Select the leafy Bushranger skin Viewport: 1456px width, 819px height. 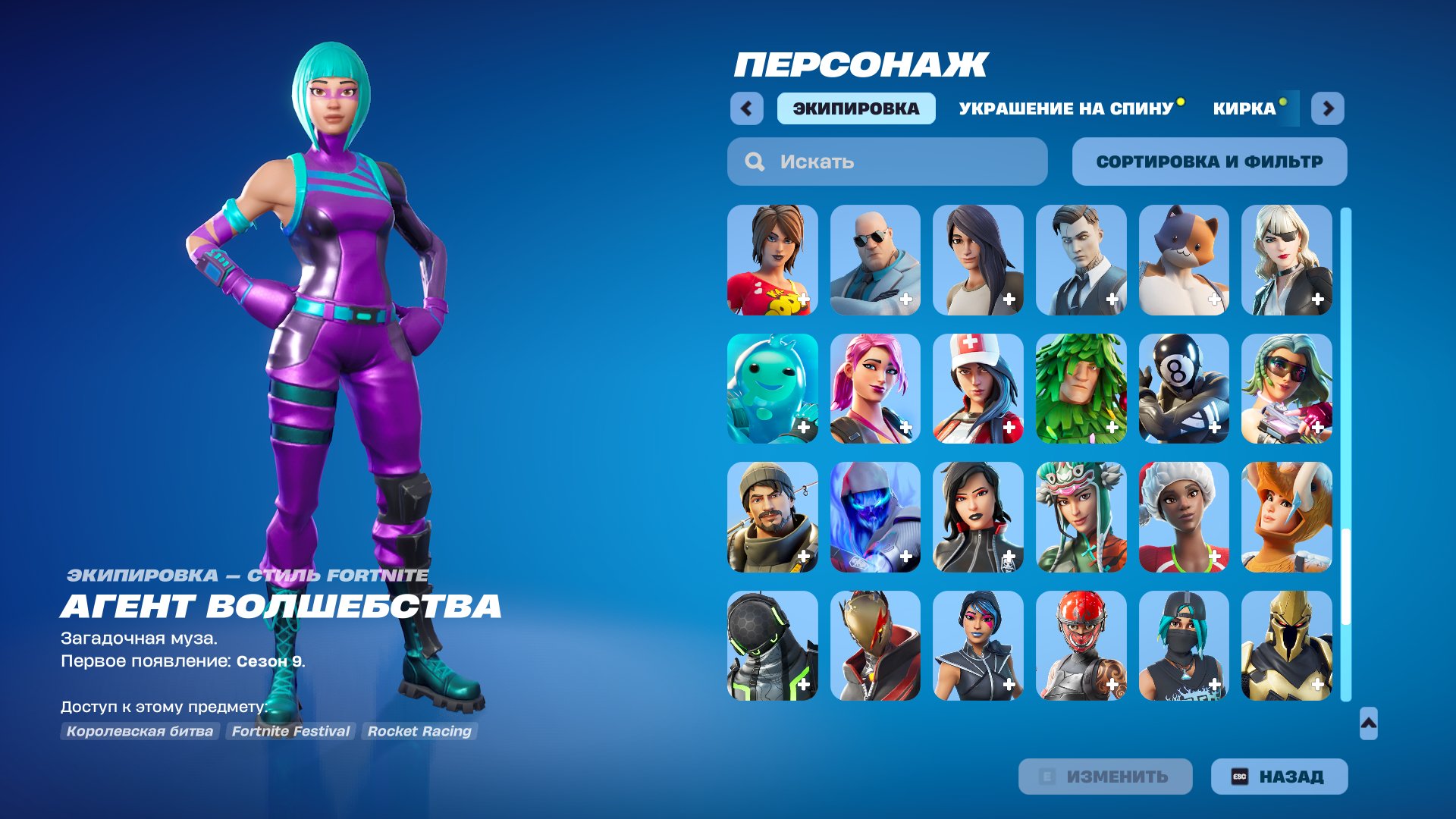(1080, 389)
